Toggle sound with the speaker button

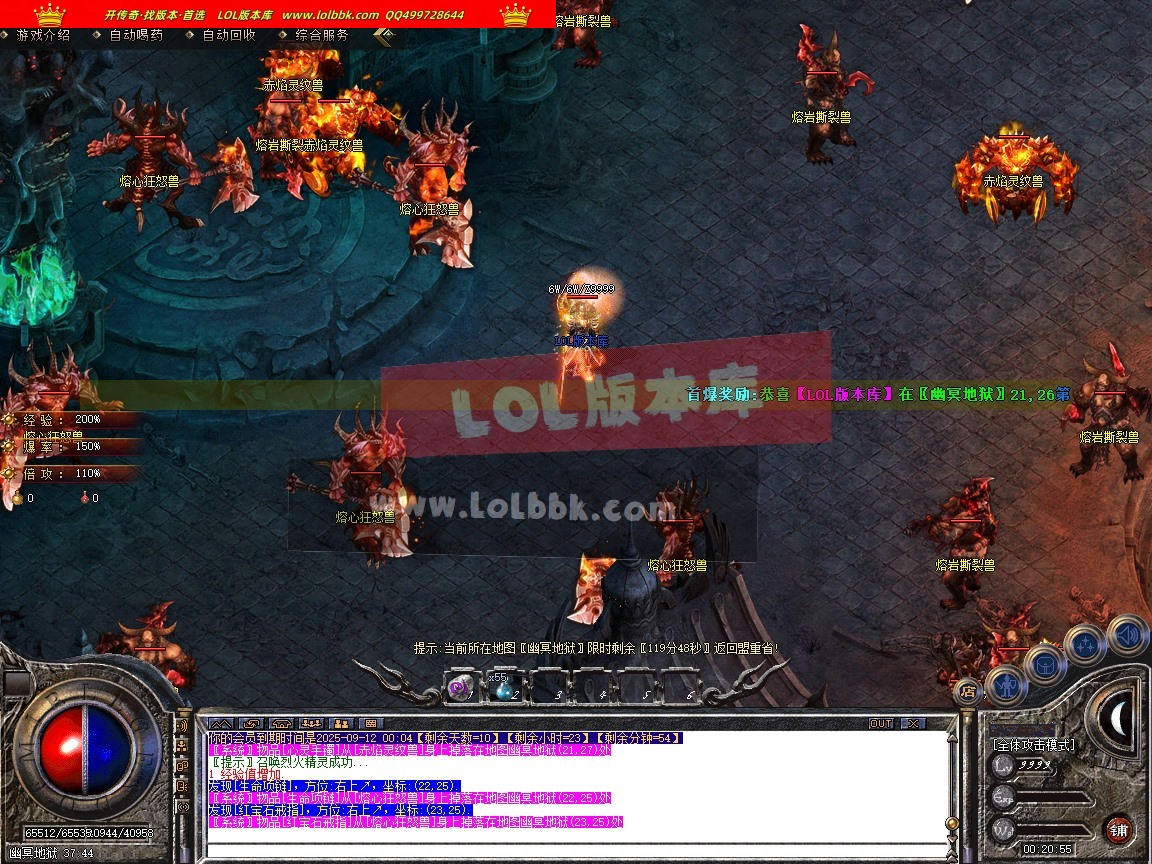coord(1128,635)
